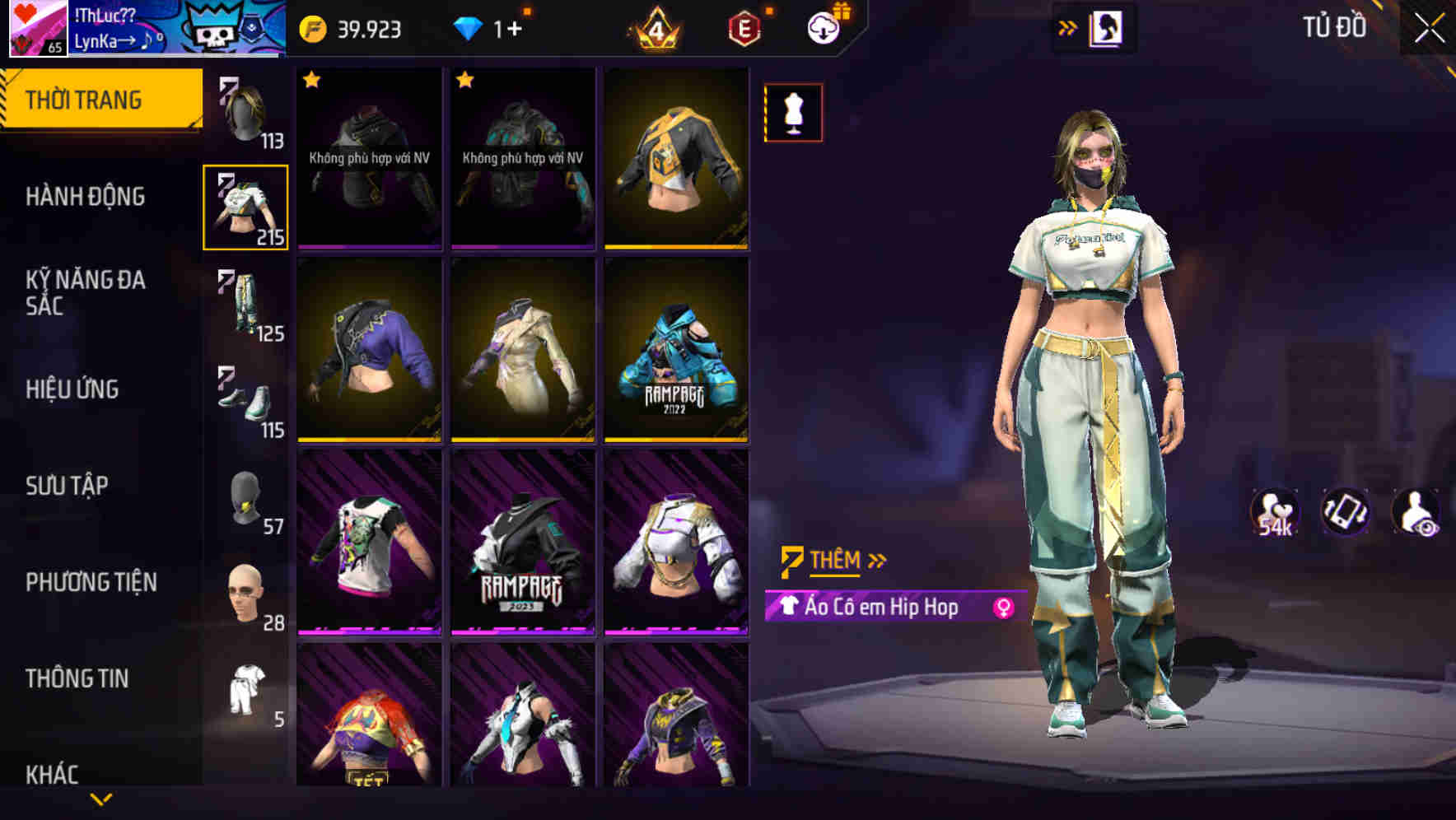Expand the arrows next to the profile card icon
Screen dimensions: 1456x820
pyautogui.click(x=1068, y=27)
